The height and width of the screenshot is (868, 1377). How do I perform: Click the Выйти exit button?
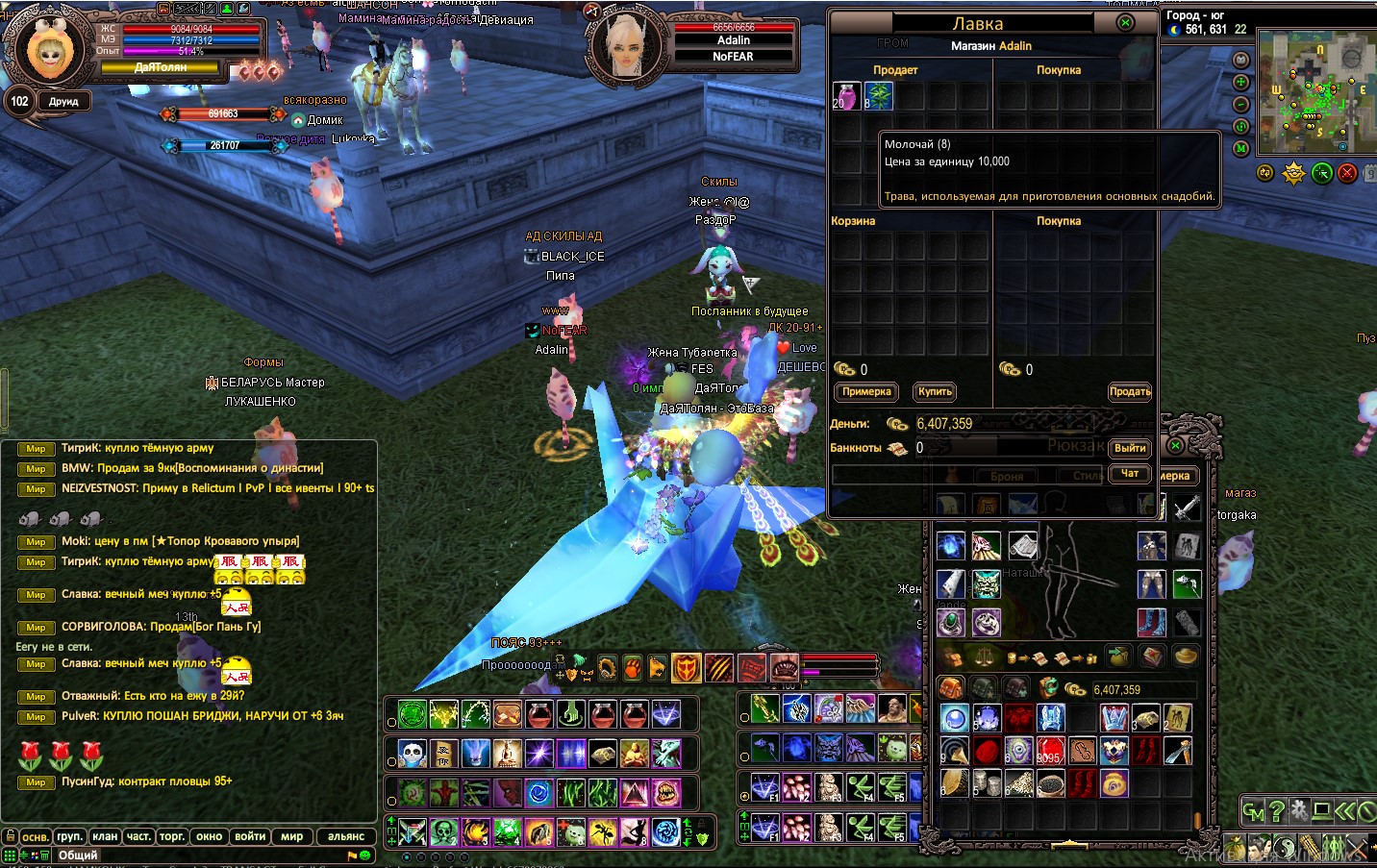pos(1130,449)
